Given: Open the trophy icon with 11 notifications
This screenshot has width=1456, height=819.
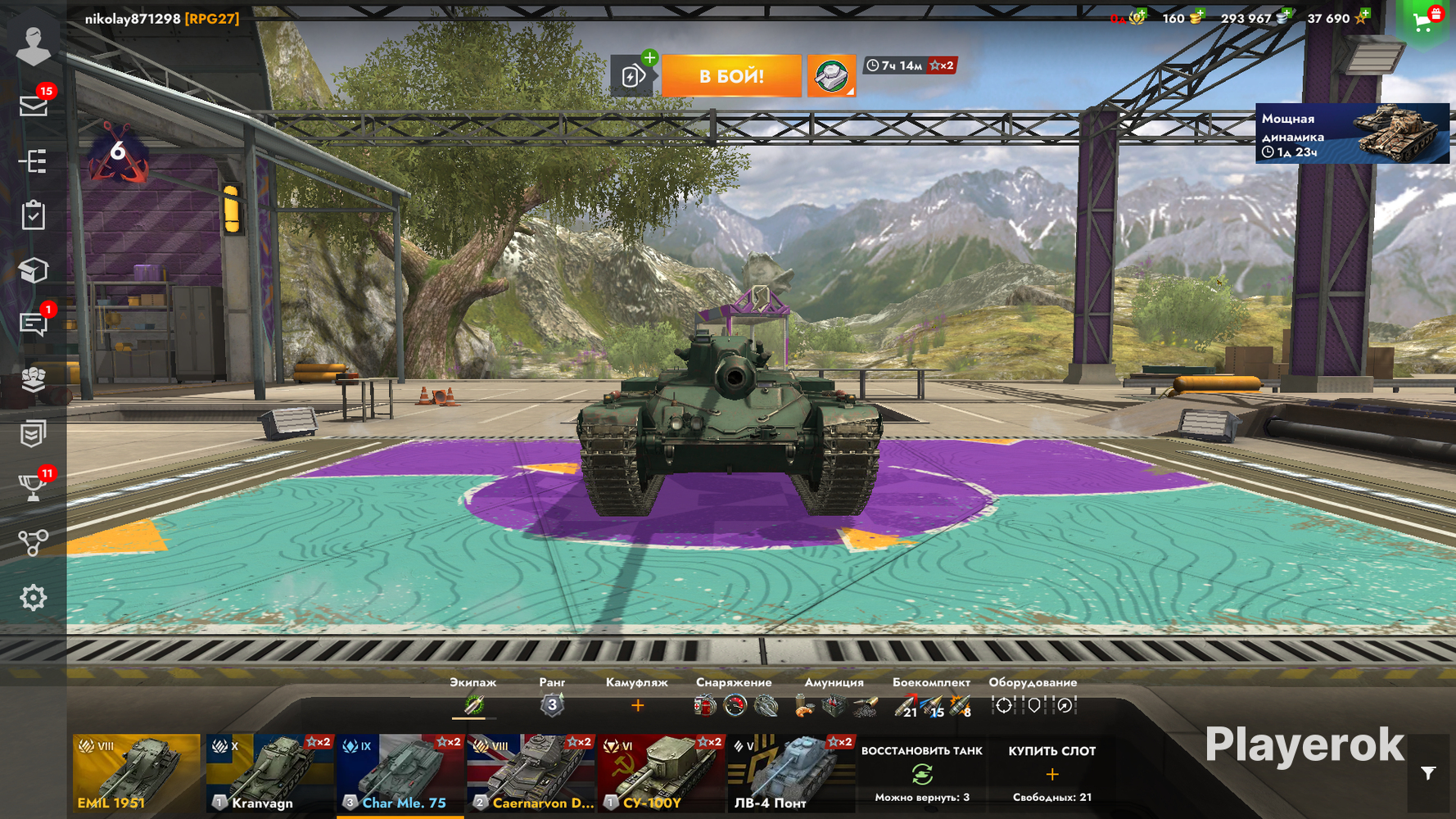Looking at the screenshot, I should 34,488.
